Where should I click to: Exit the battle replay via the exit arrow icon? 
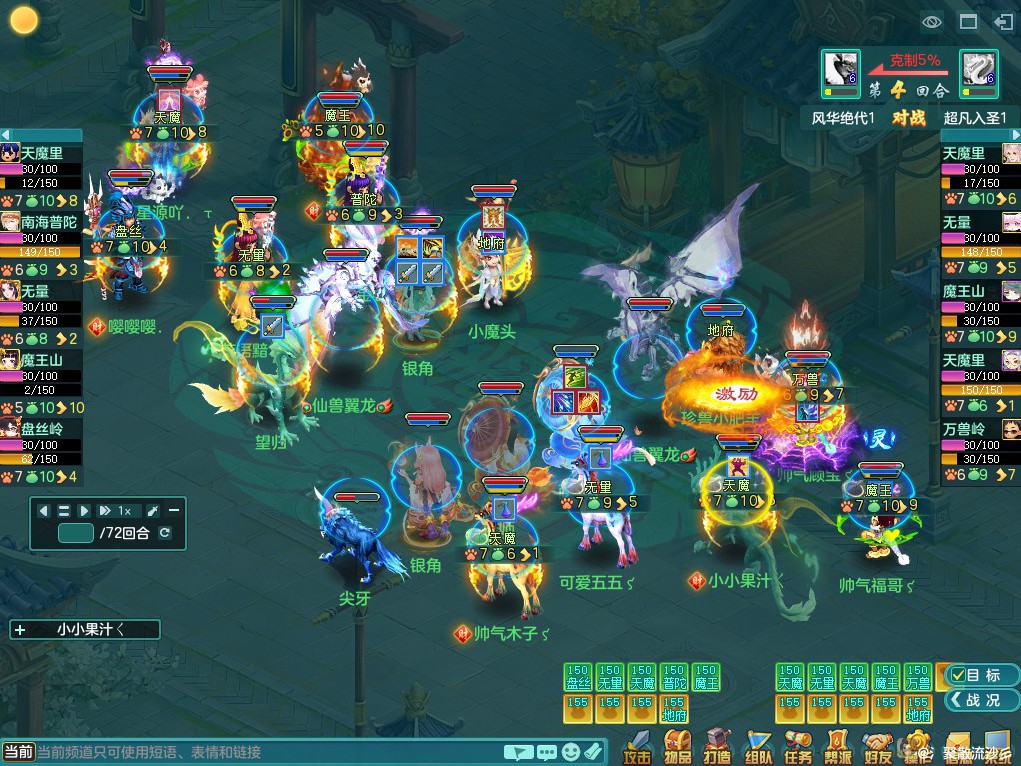(1003, 21)
